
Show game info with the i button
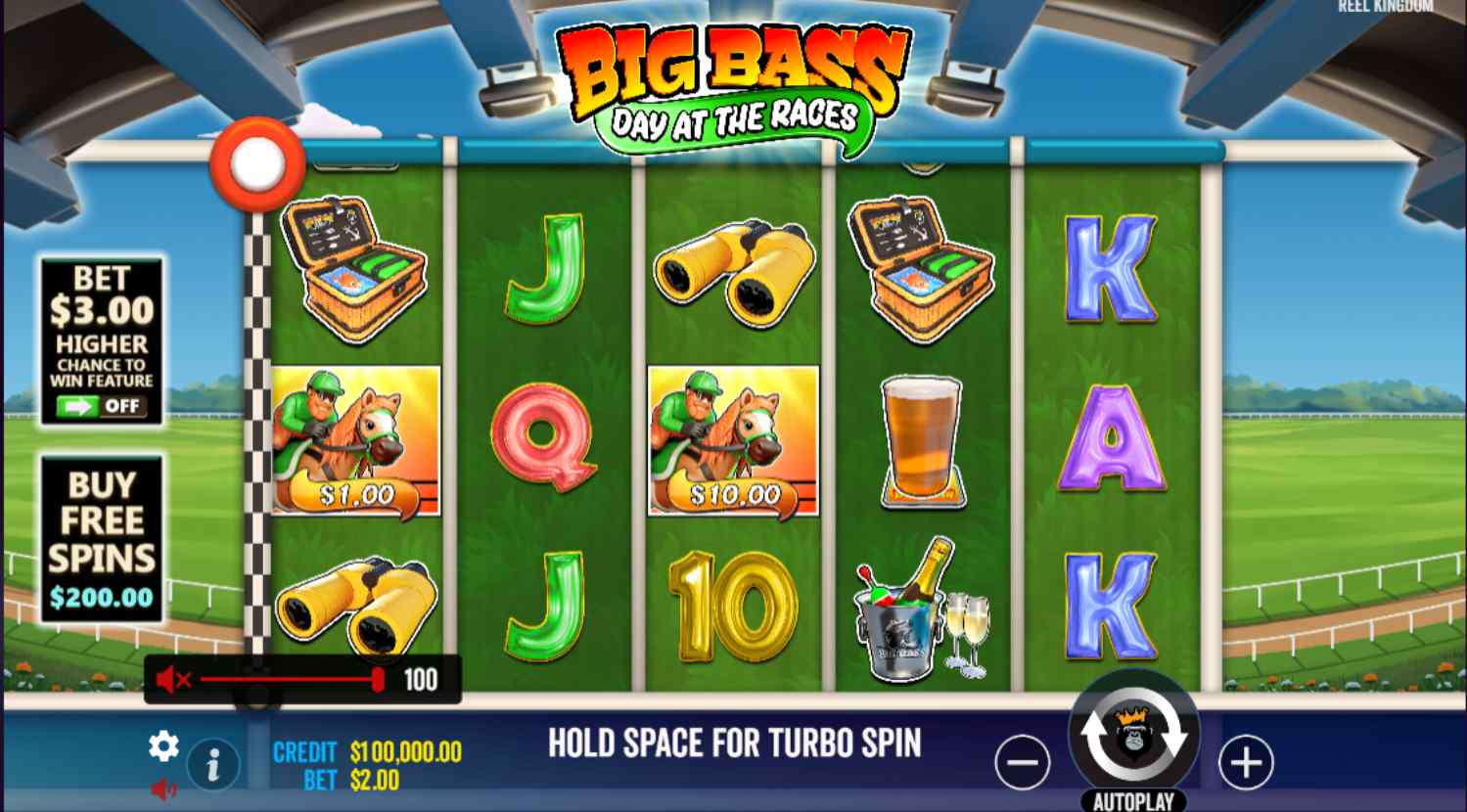click(212, 764)
